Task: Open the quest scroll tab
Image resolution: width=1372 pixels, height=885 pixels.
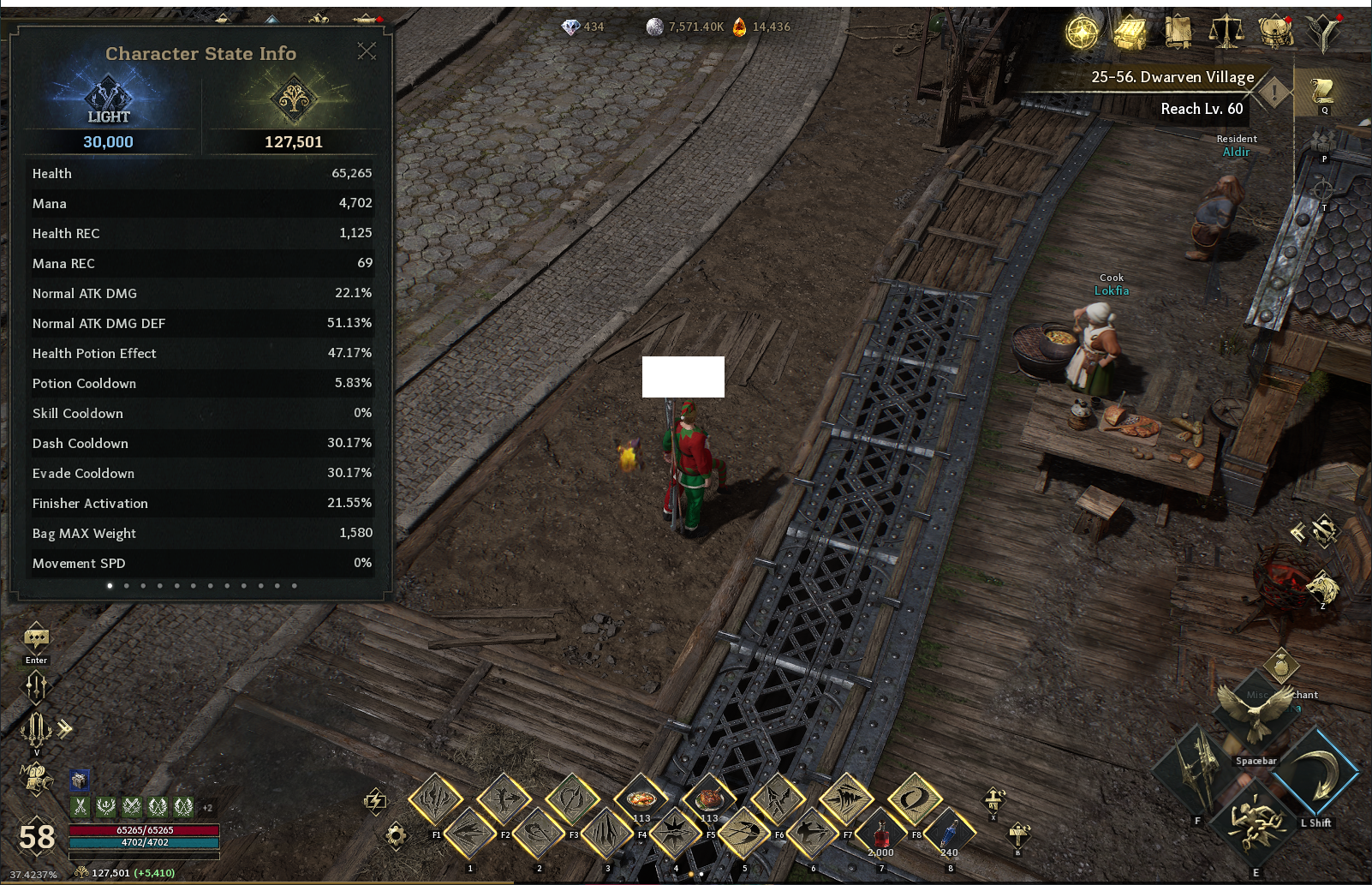Action: 1323,91
